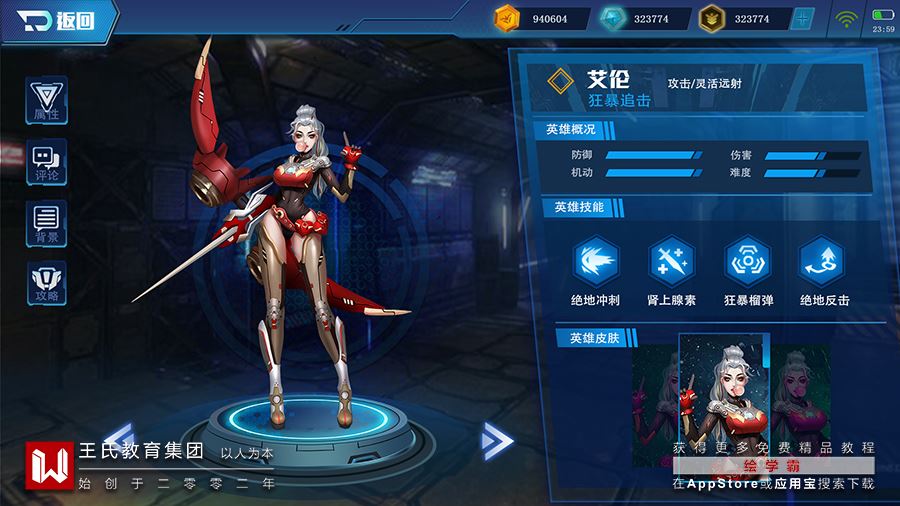The height and width of the screenshot is (506, 900).
Task: Show the previous hero with left arrow
Action: 119,438
